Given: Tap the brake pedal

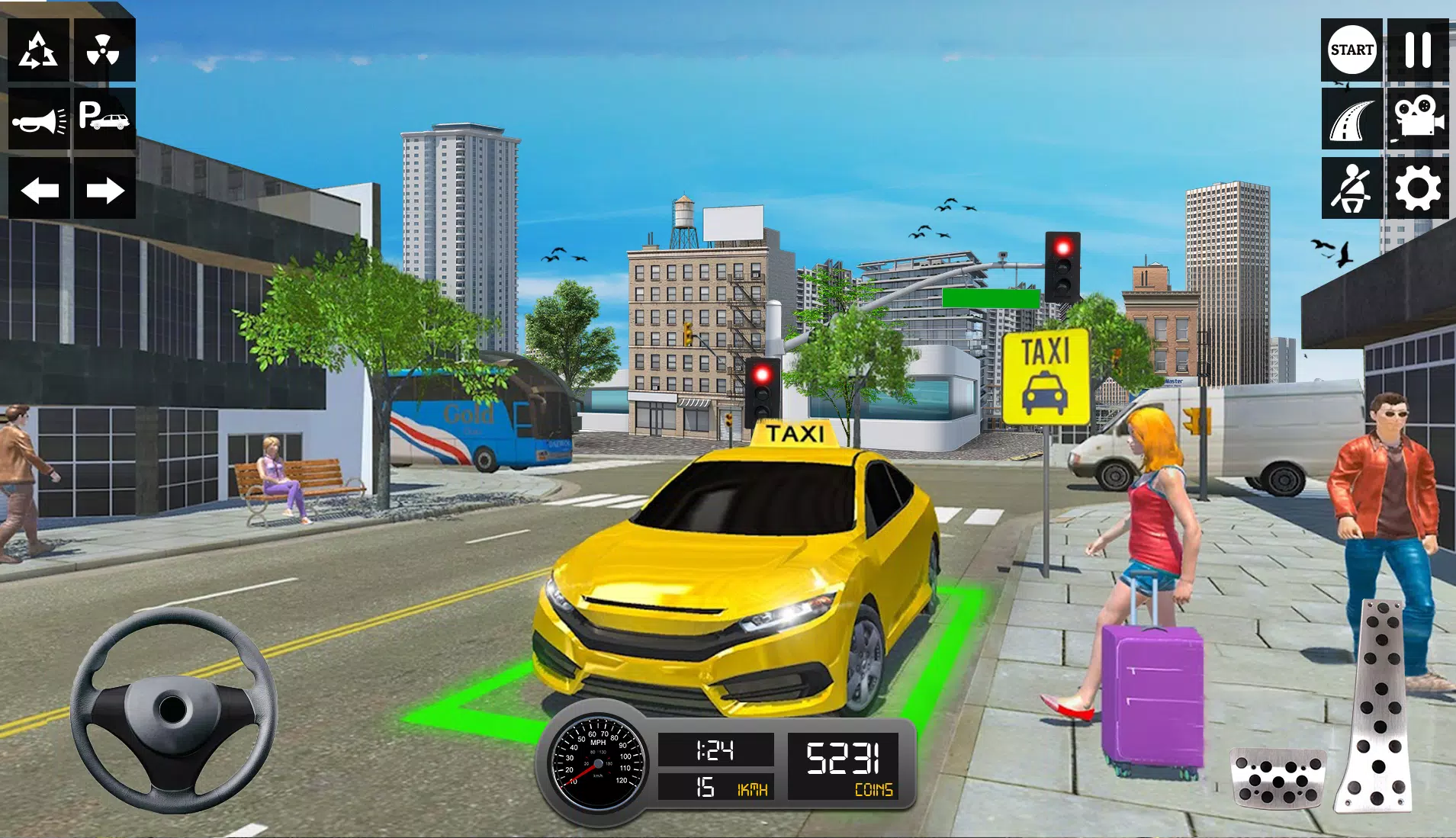Looking at the screenshot, I should coord(1278,779).
